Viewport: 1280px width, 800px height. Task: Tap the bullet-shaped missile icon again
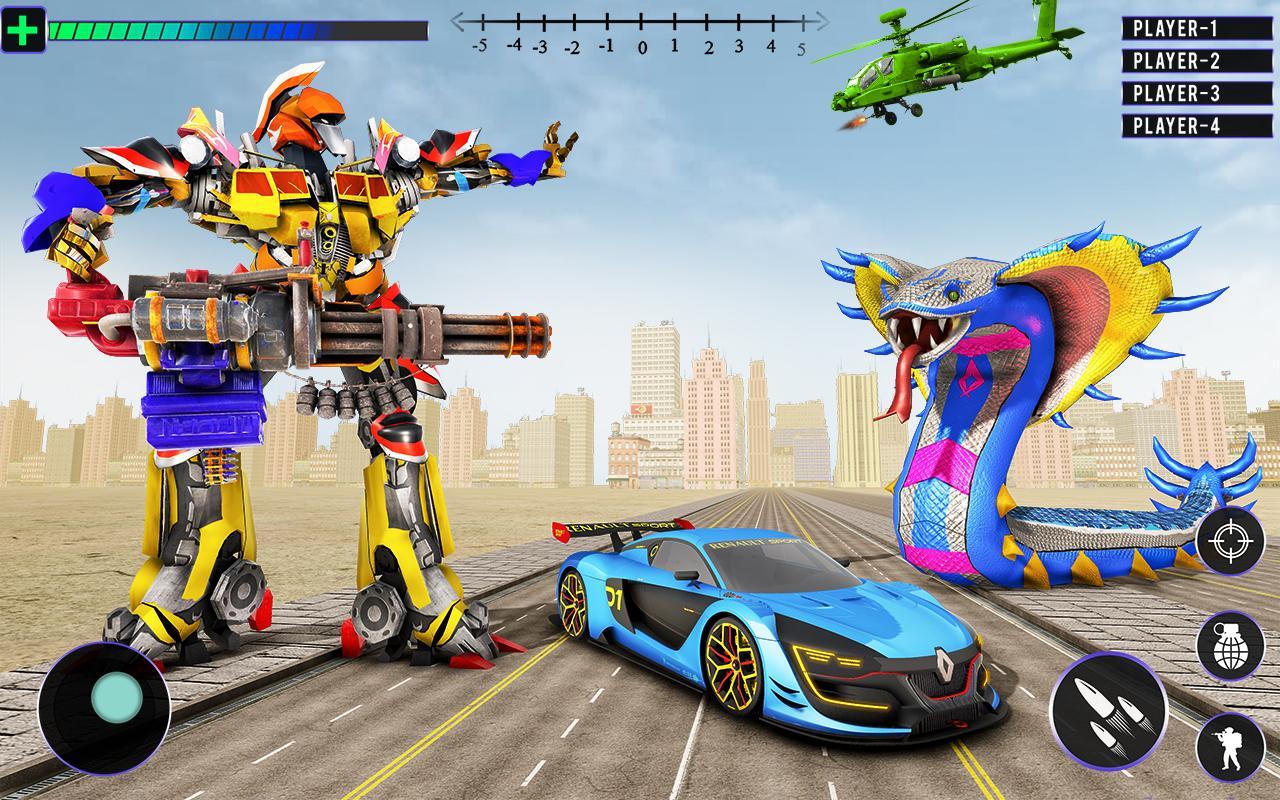pyautogui.click(x=1110, y=708)
